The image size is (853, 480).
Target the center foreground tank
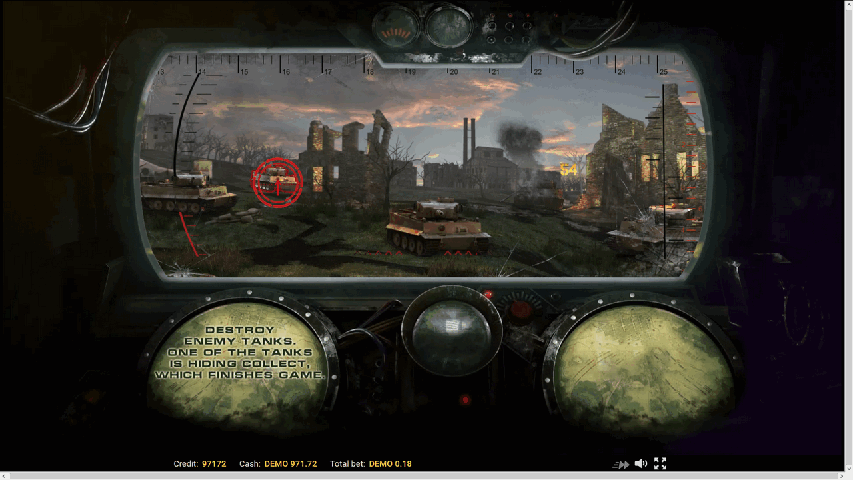click(437, 227)
